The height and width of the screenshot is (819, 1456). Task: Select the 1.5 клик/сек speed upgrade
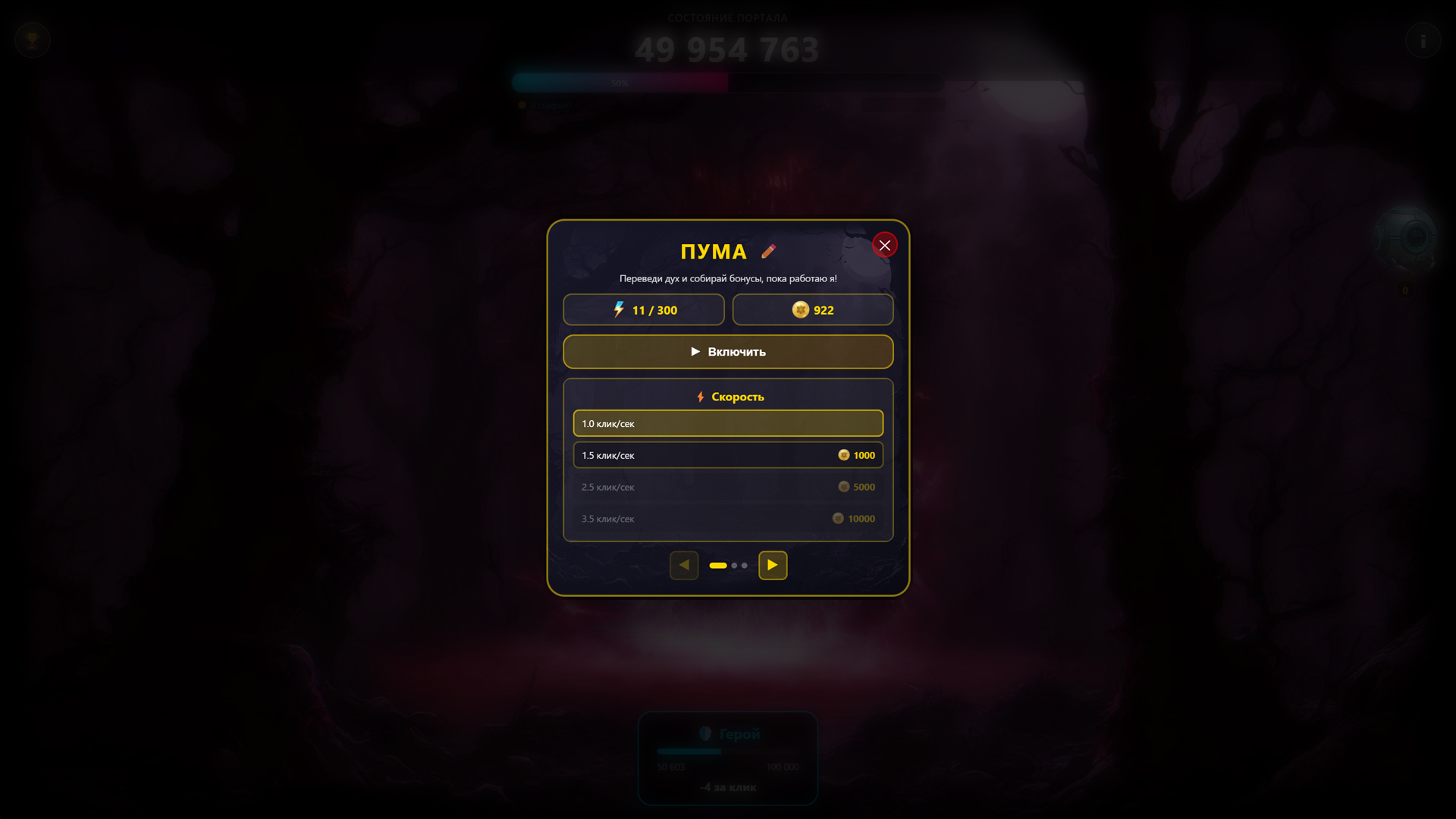click(727, 455)
